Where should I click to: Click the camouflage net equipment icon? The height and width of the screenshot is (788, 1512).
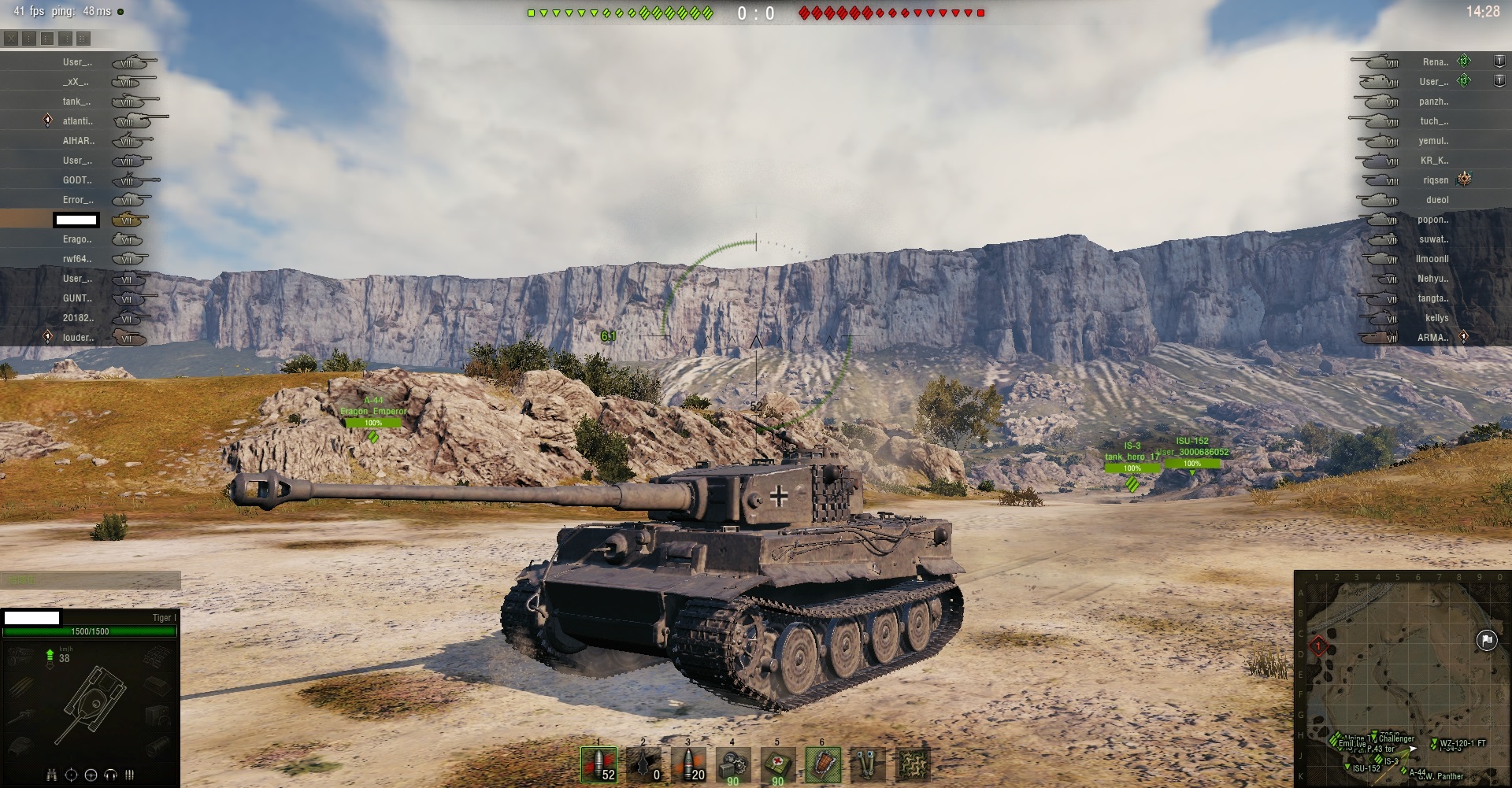pos(913,764)
